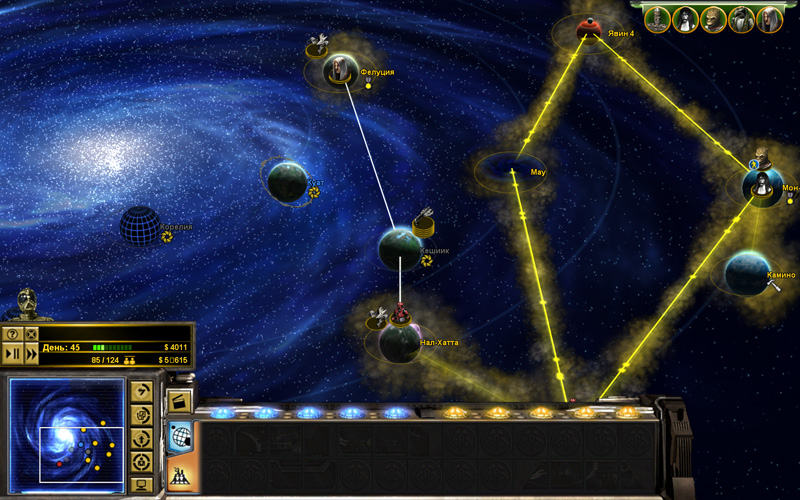Select the reptilian Bossk hero portrait

(x=713, y=19)
